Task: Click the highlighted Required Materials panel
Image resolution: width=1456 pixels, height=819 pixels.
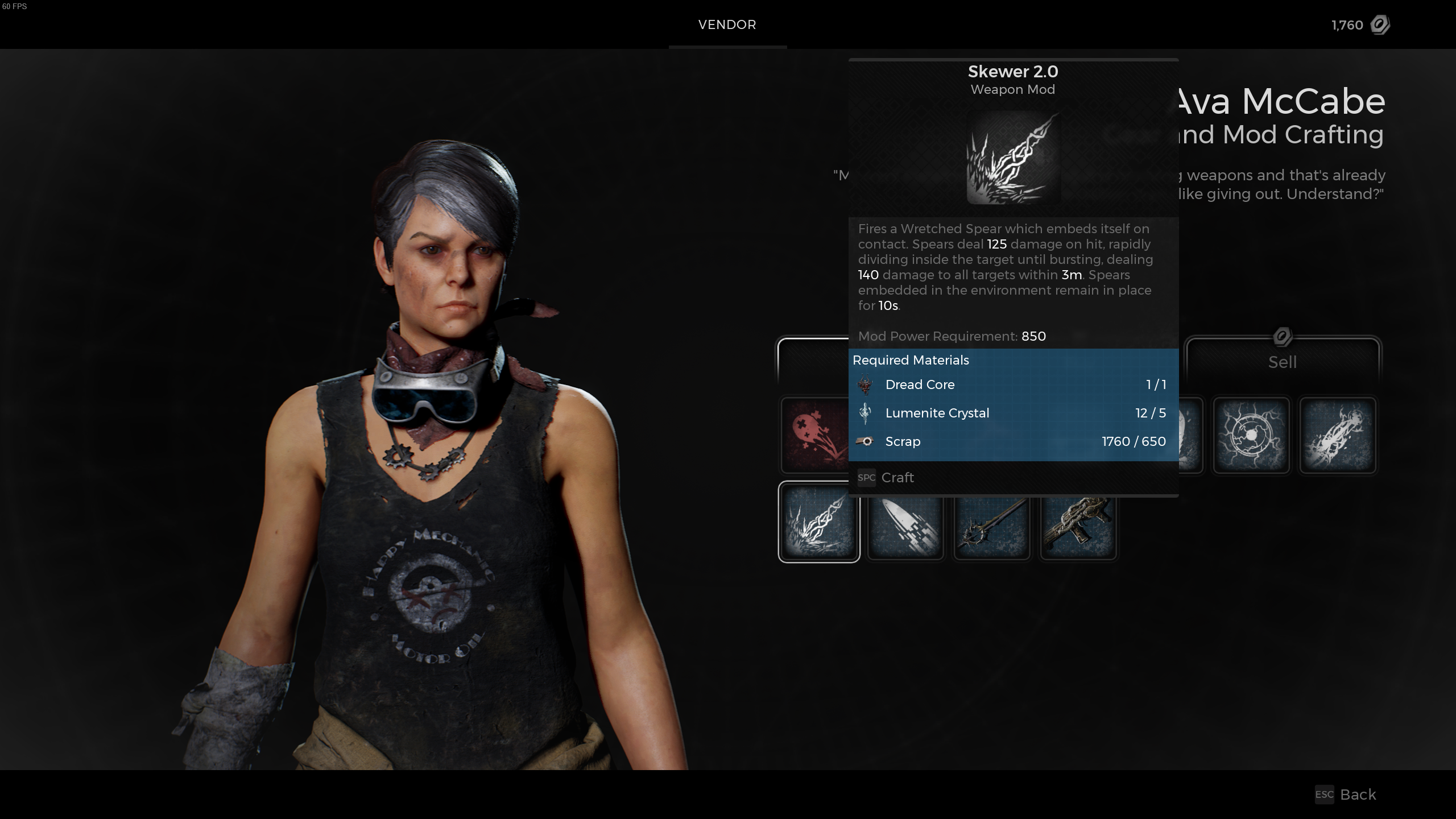Action: 1013,400
